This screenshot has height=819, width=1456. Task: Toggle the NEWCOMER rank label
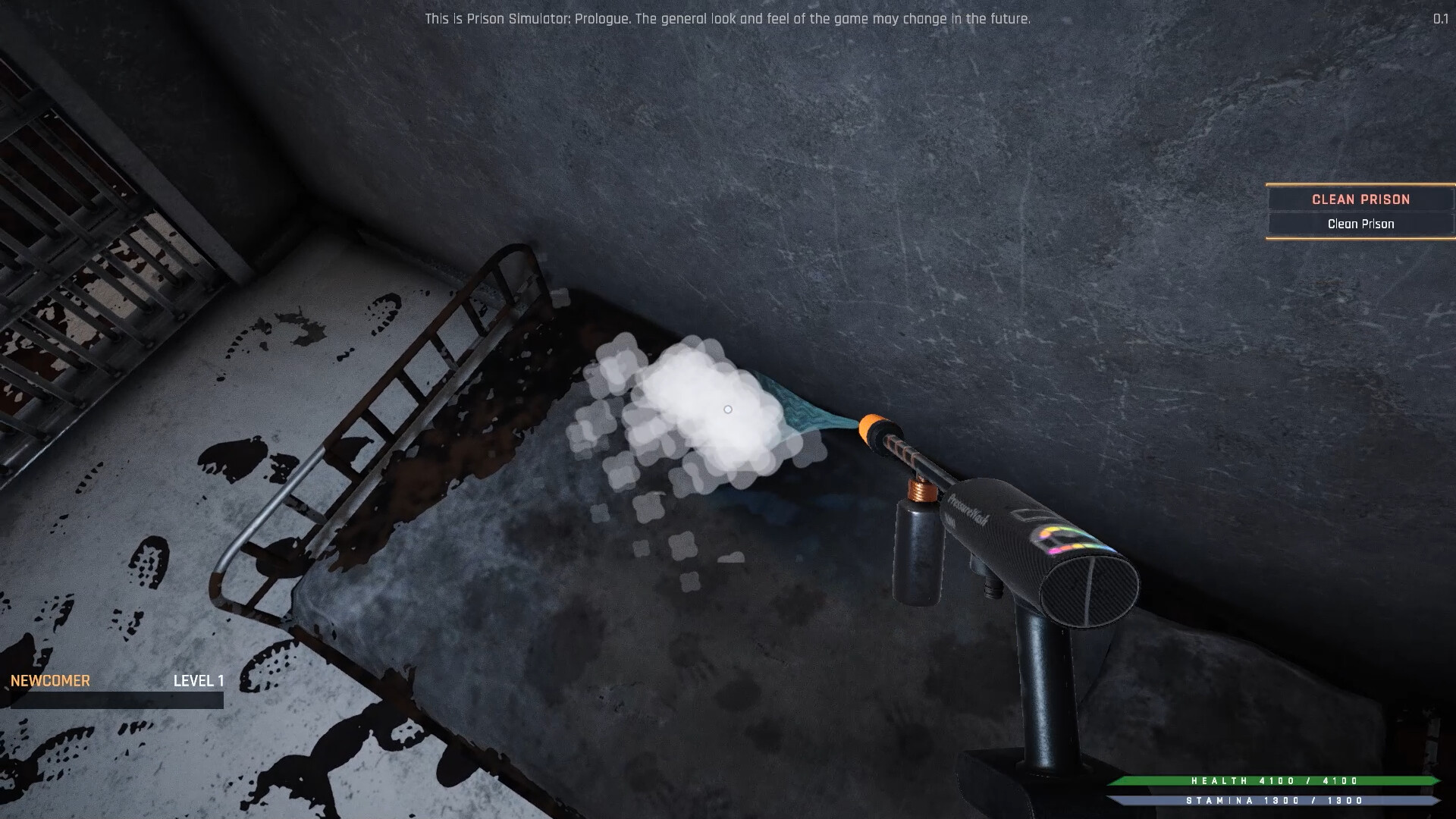pyautogui.click(x=49, y=680)
